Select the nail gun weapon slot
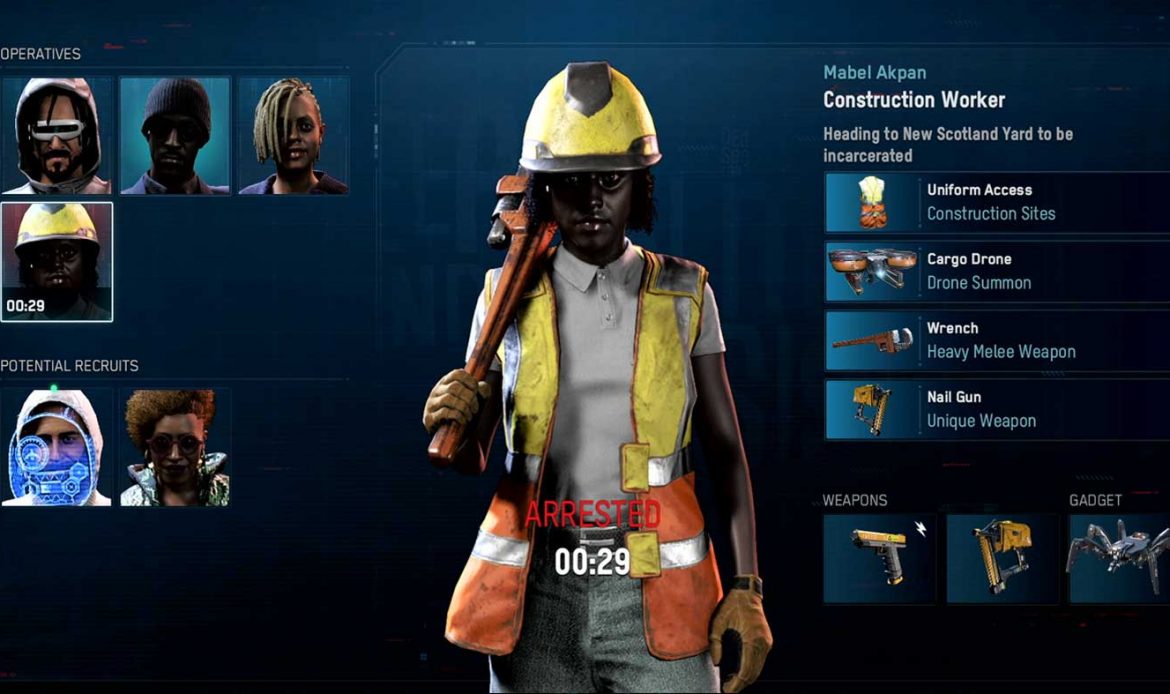The image size is (1170, 694). [1002, 558]
